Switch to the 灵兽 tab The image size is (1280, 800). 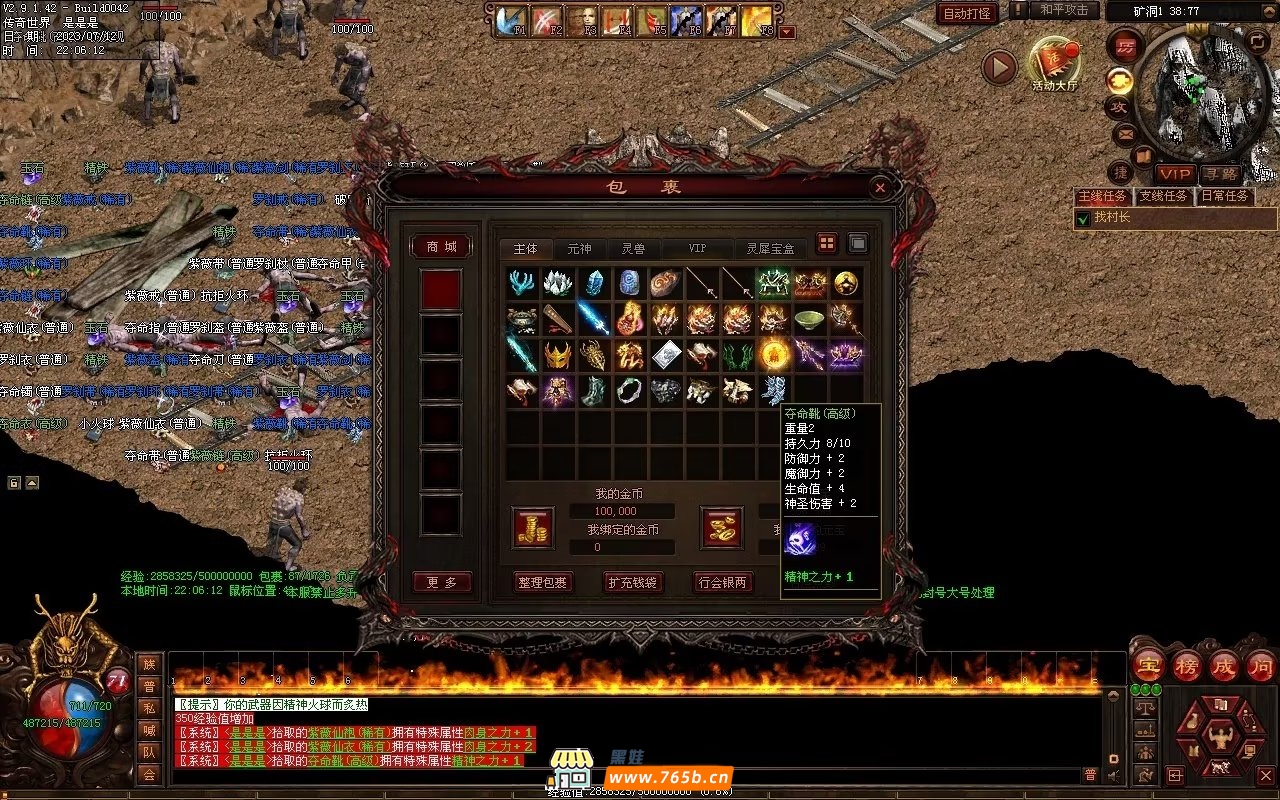632,248
